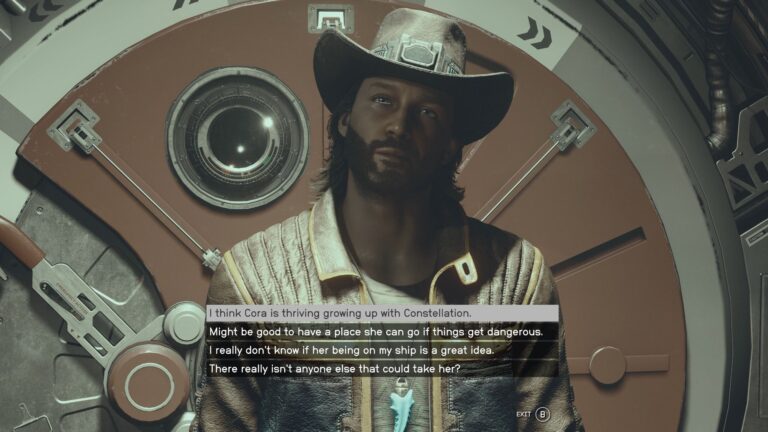Pick "I really don't know" dialogue response
This screenshot has width=768, height=432.
[x=350, y=351]
